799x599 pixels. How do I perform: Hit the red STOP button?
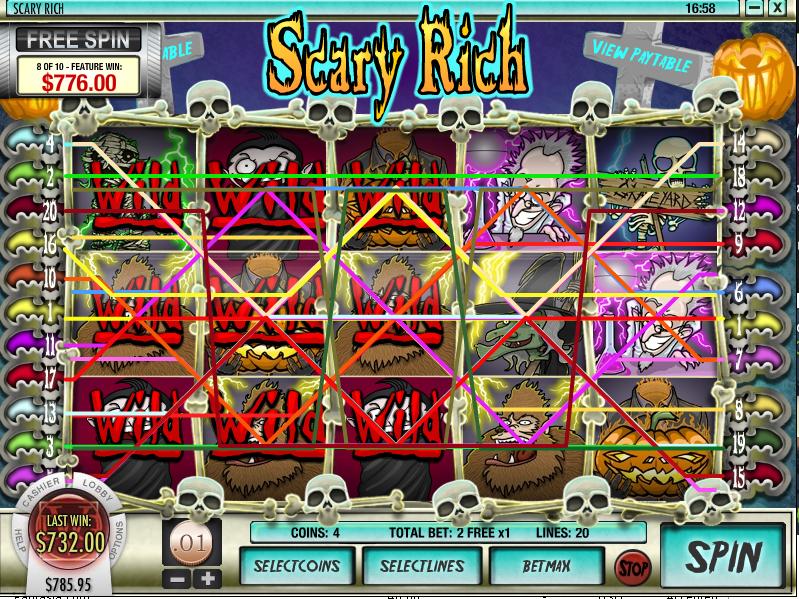point(631,567)
